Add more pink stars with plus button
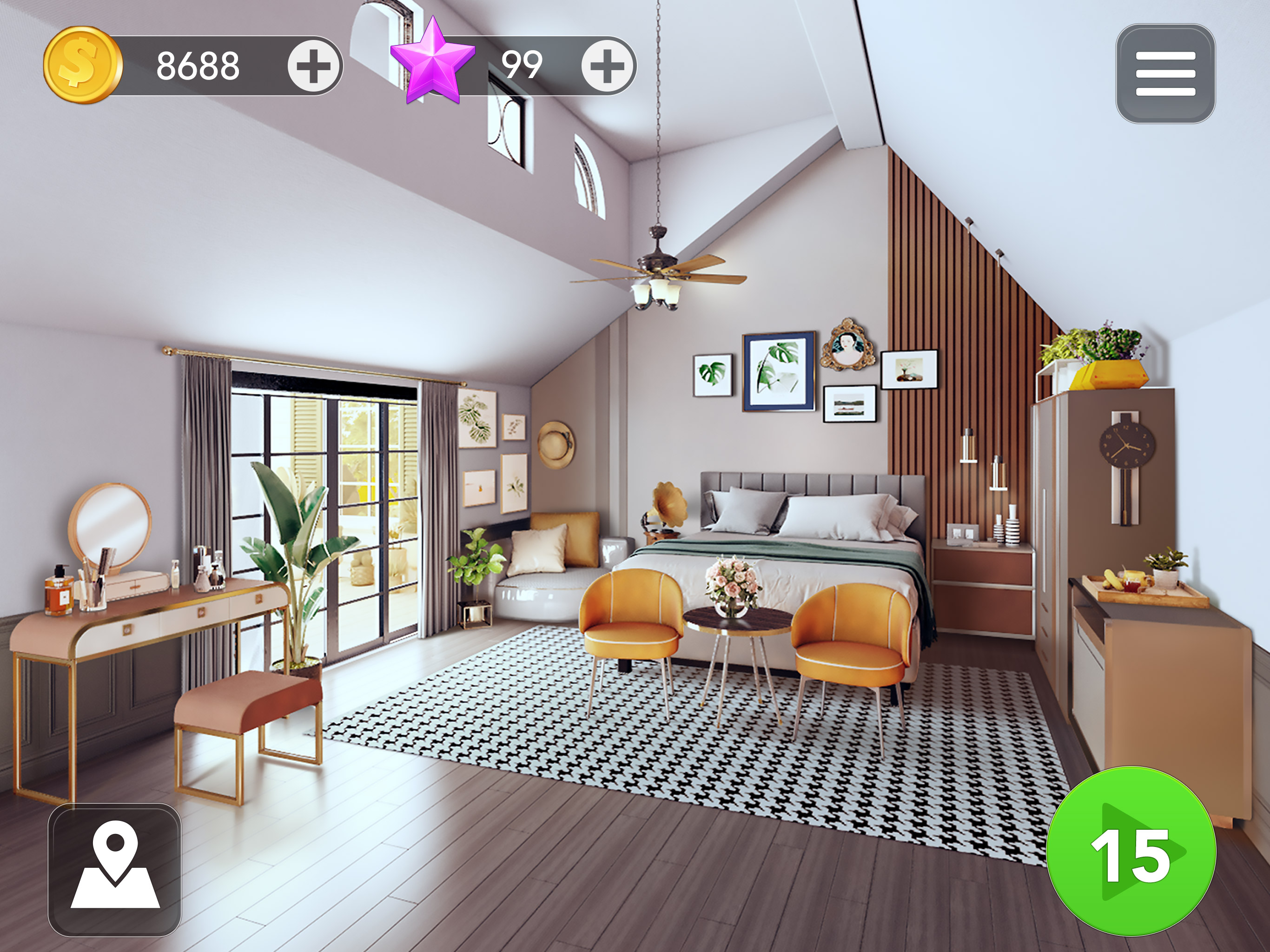The height and width of the screenshot is (952, 1270). point(607,66)
